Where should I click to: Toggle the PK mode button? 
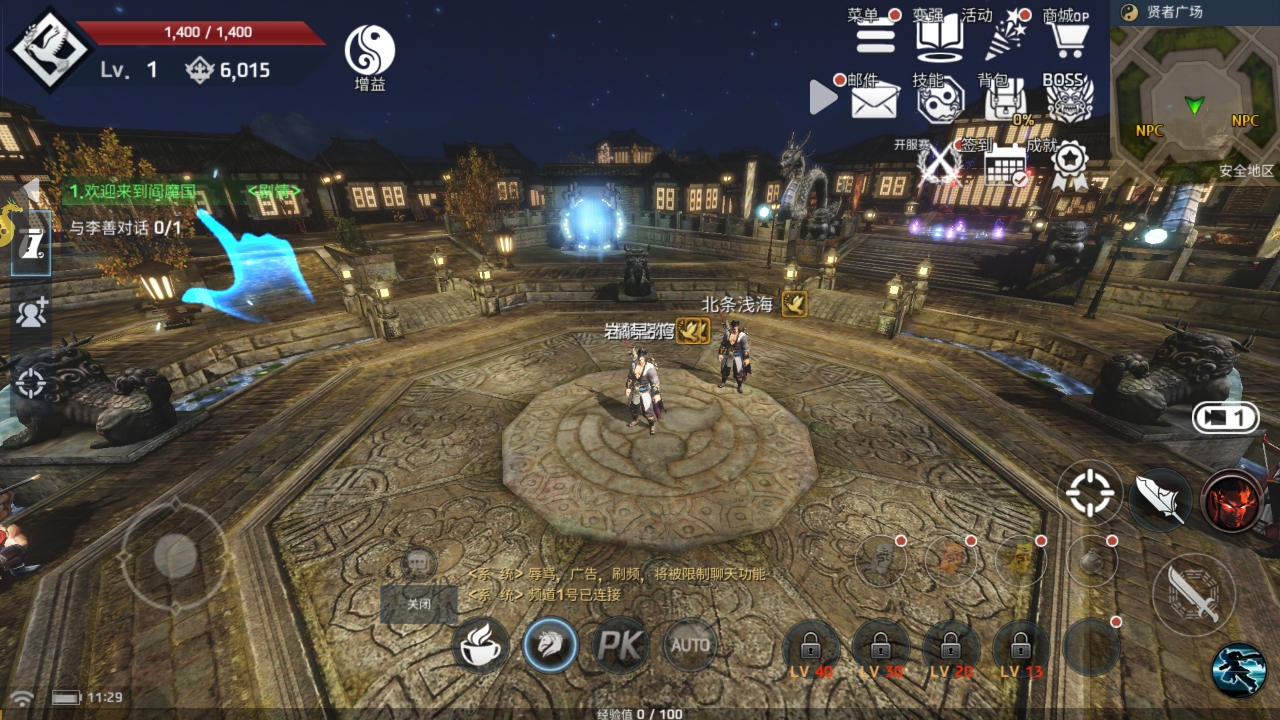[621, 645]
